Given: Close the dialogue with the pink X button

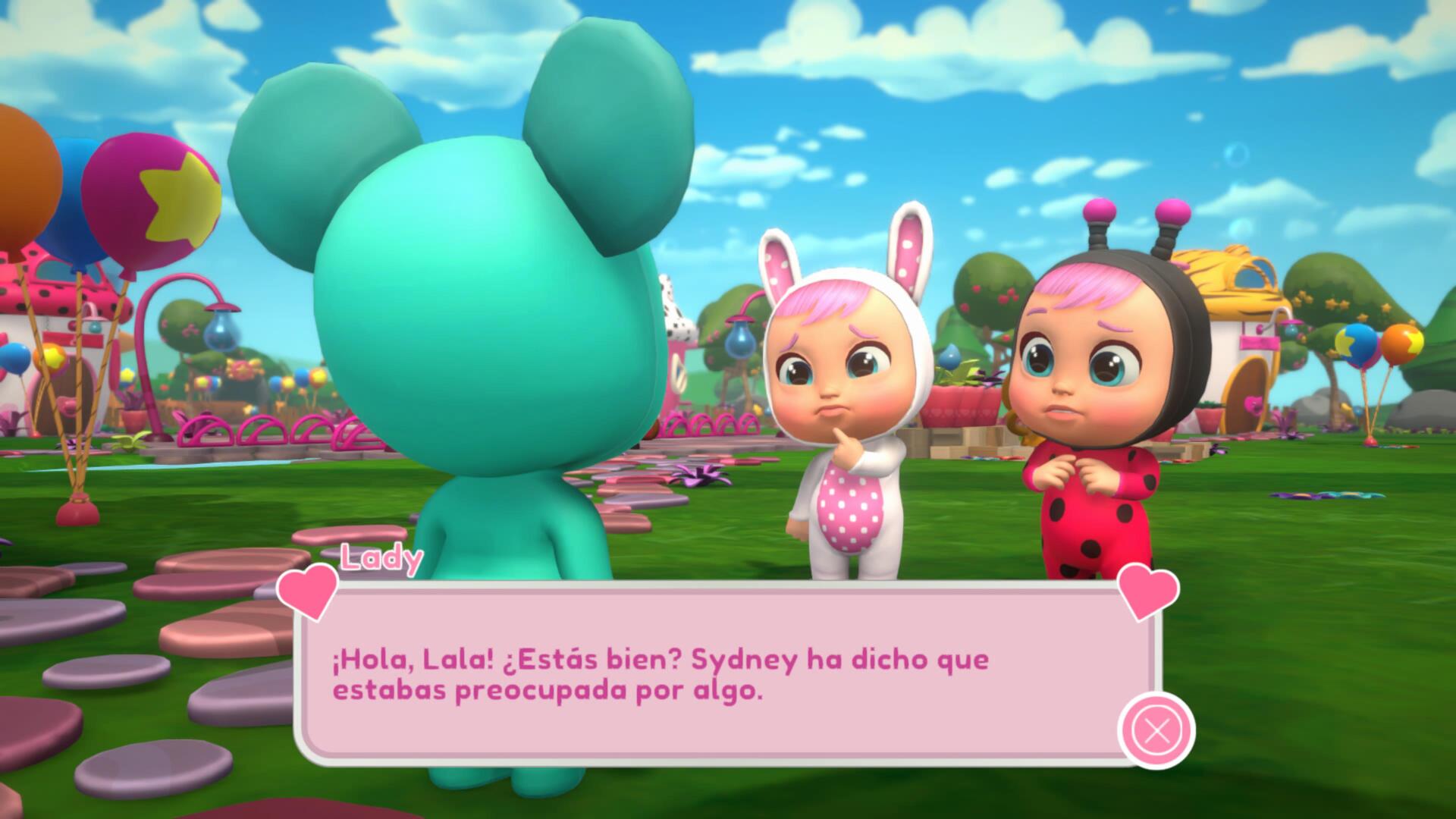Looking at the screenshot, I should coord(1156,731).
